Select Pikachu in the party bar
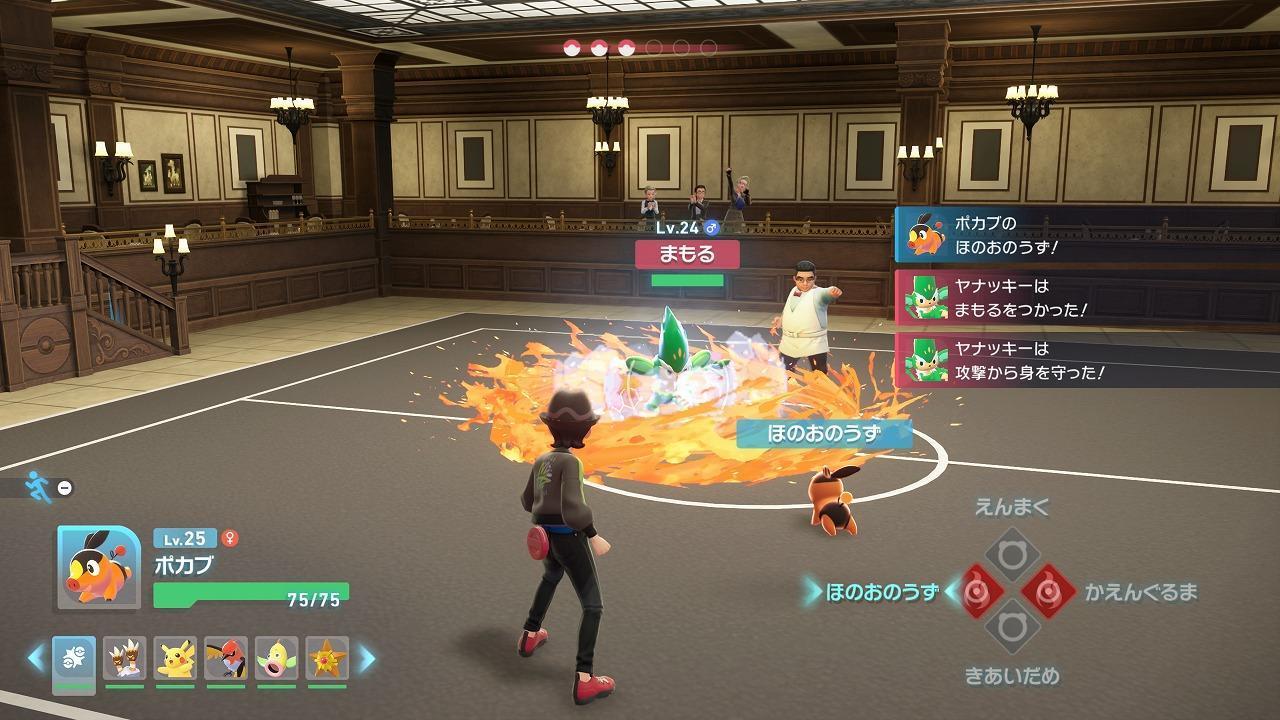The image size is (1280, 720). click(x=176, y=658)
